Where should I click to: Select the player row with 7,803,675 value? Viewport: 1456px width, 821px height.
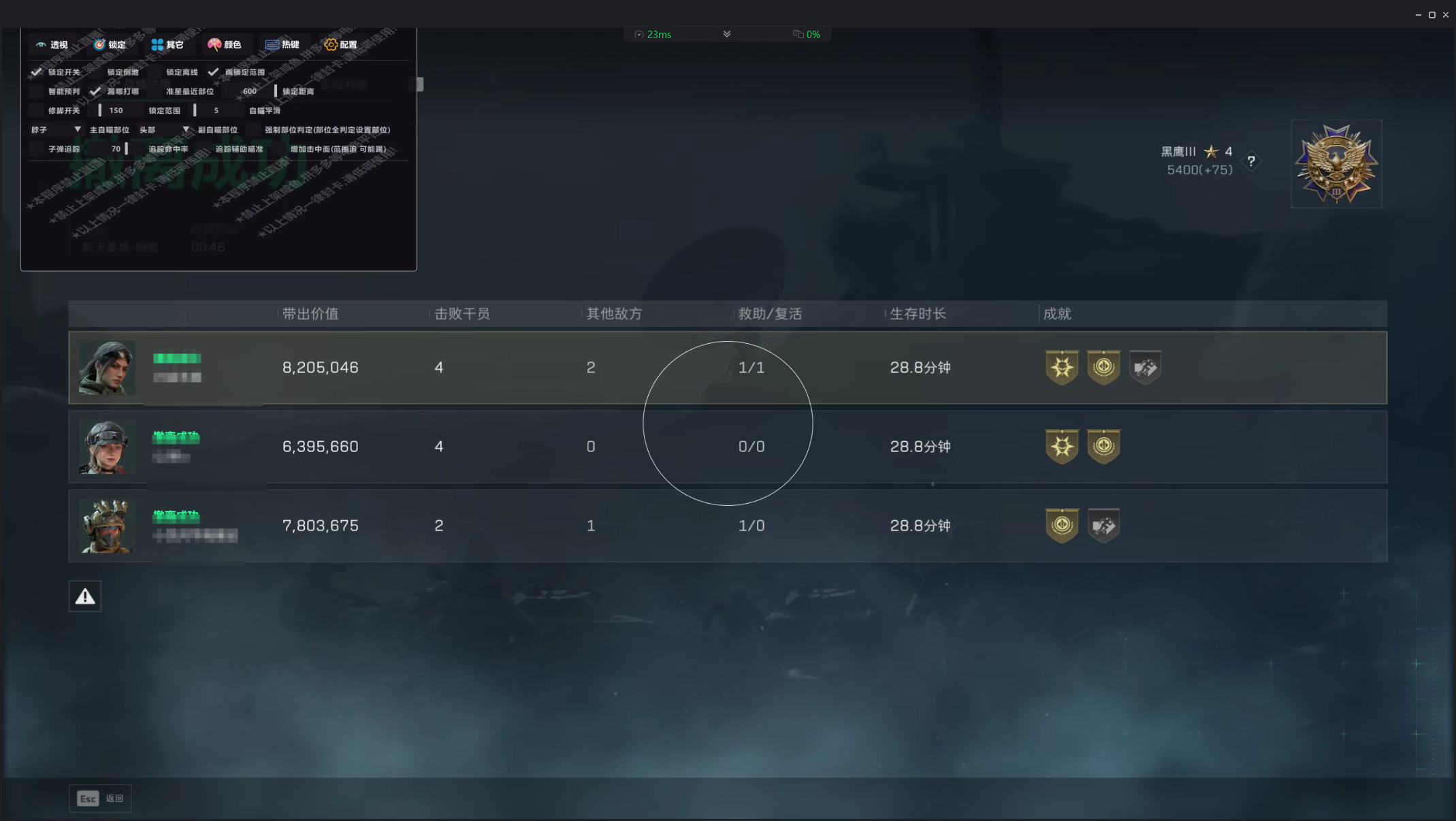tap(727, 526)
